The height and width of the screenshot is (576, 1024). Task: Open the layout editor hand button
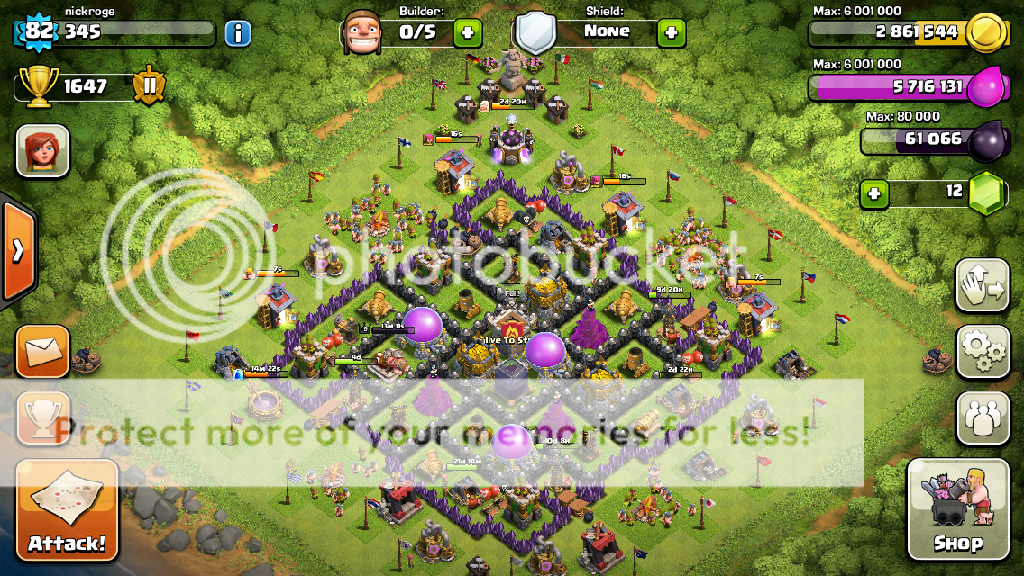pyautogui.click(x=983, y=287)
